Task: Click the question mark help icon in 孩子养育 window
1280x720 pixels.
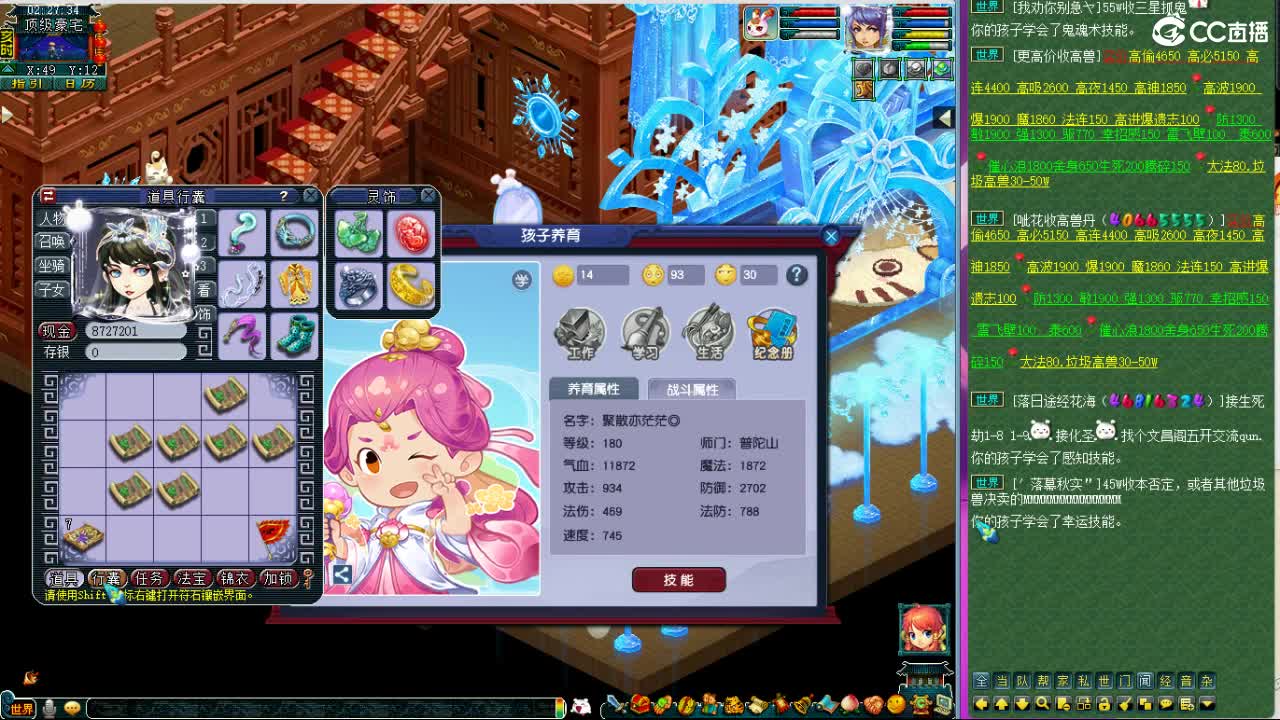Action: 797,275
